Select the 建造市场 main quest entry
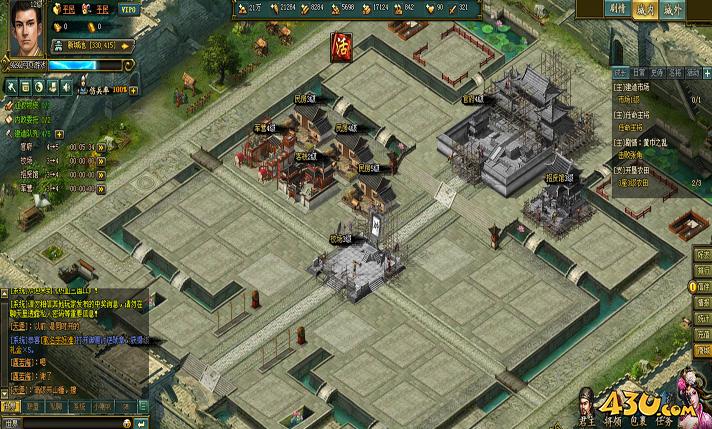 [x=634, y=87]
